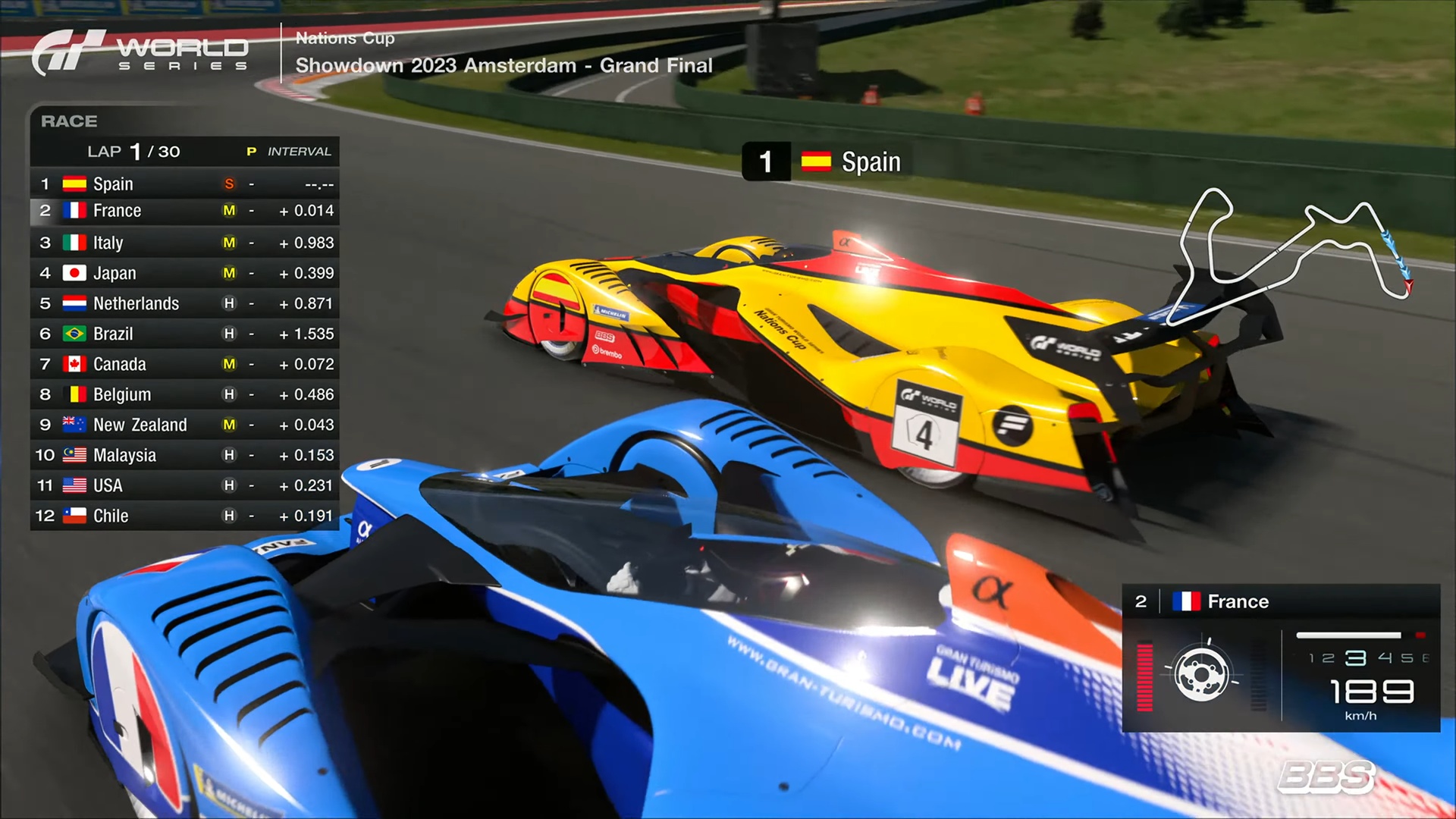This screenshot has height=819, width=1456.
Task: Select Malaysia in the race order
Action: pos(184,455)
